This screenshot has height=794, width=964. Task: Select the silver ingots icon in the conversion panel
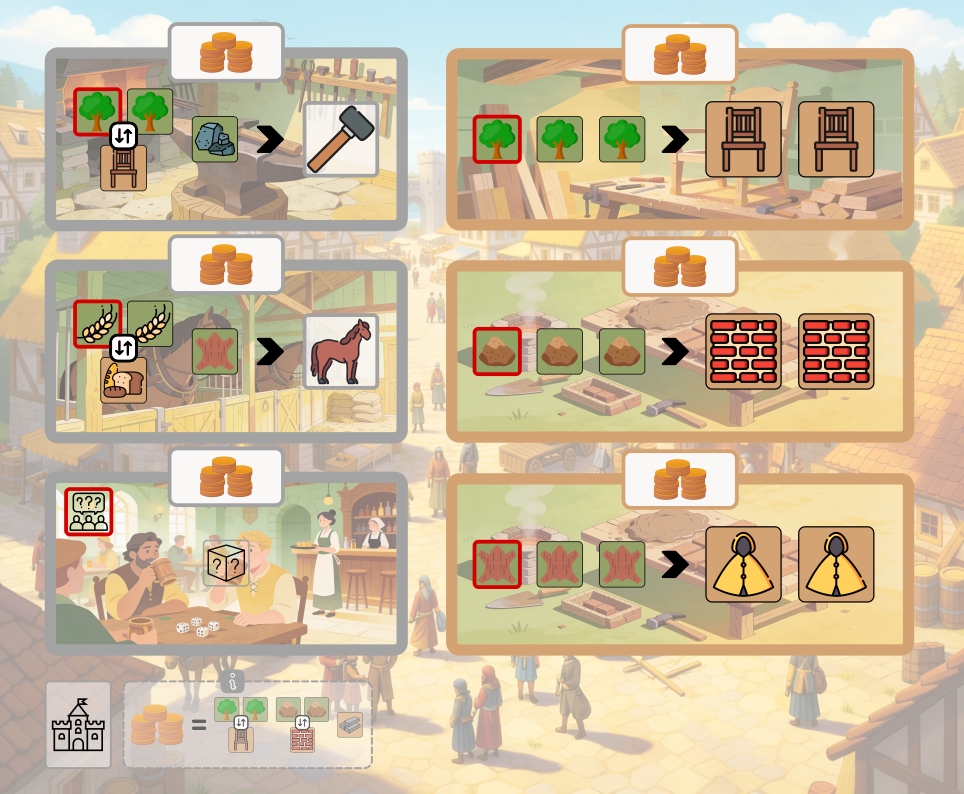[x=350, y=724]
